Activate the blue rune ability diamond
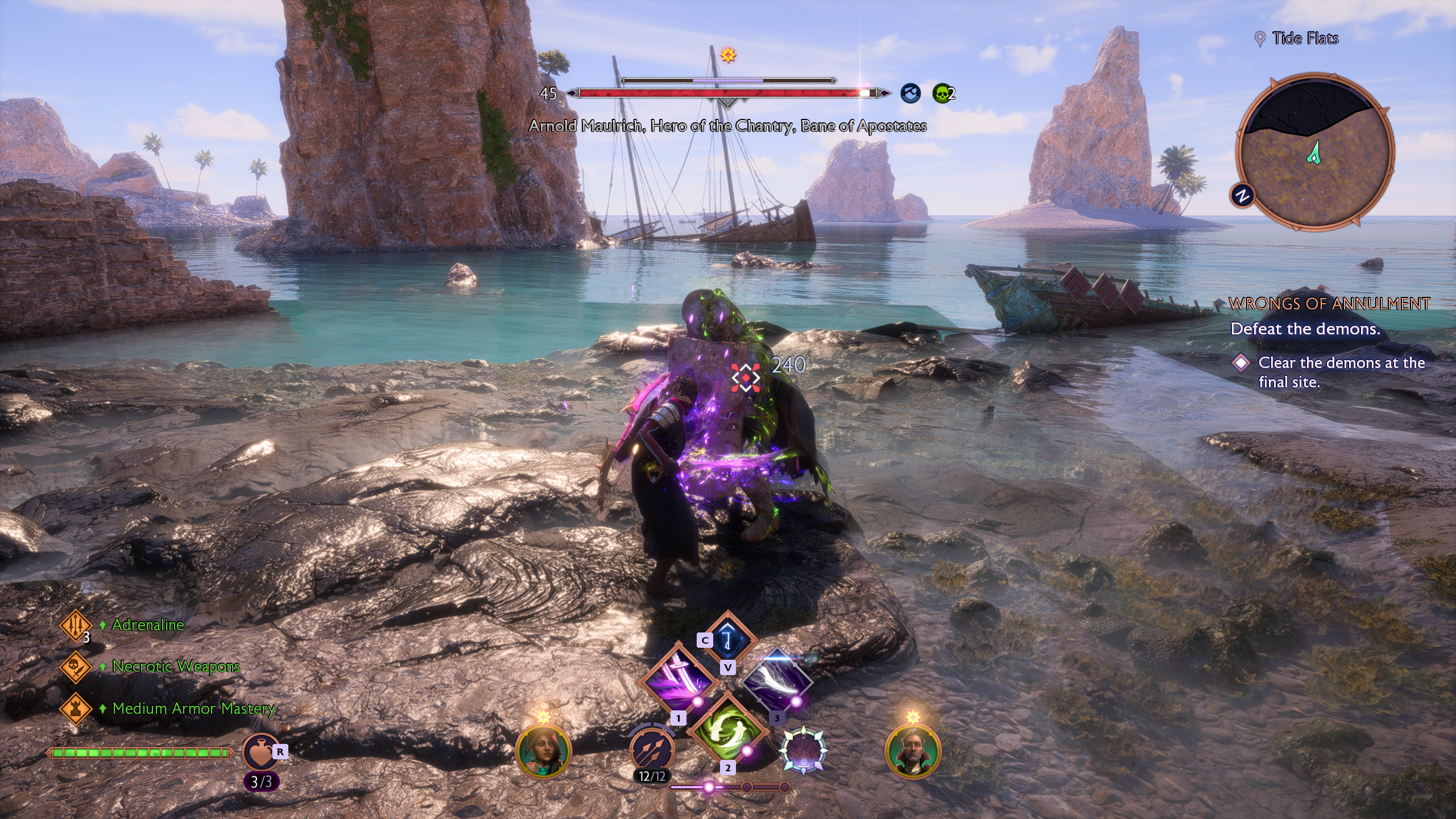Viewport: 1456px width, 819px height. pos(727,638)
